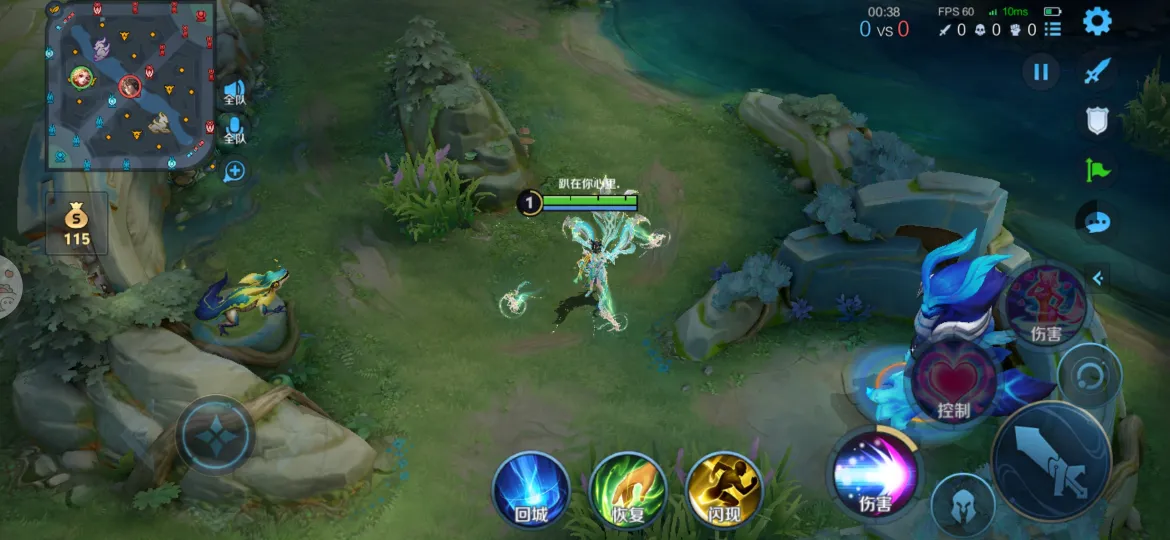1170x540 pixels.
Task: Open the minimap in the corner
Action: coord(130,86)
